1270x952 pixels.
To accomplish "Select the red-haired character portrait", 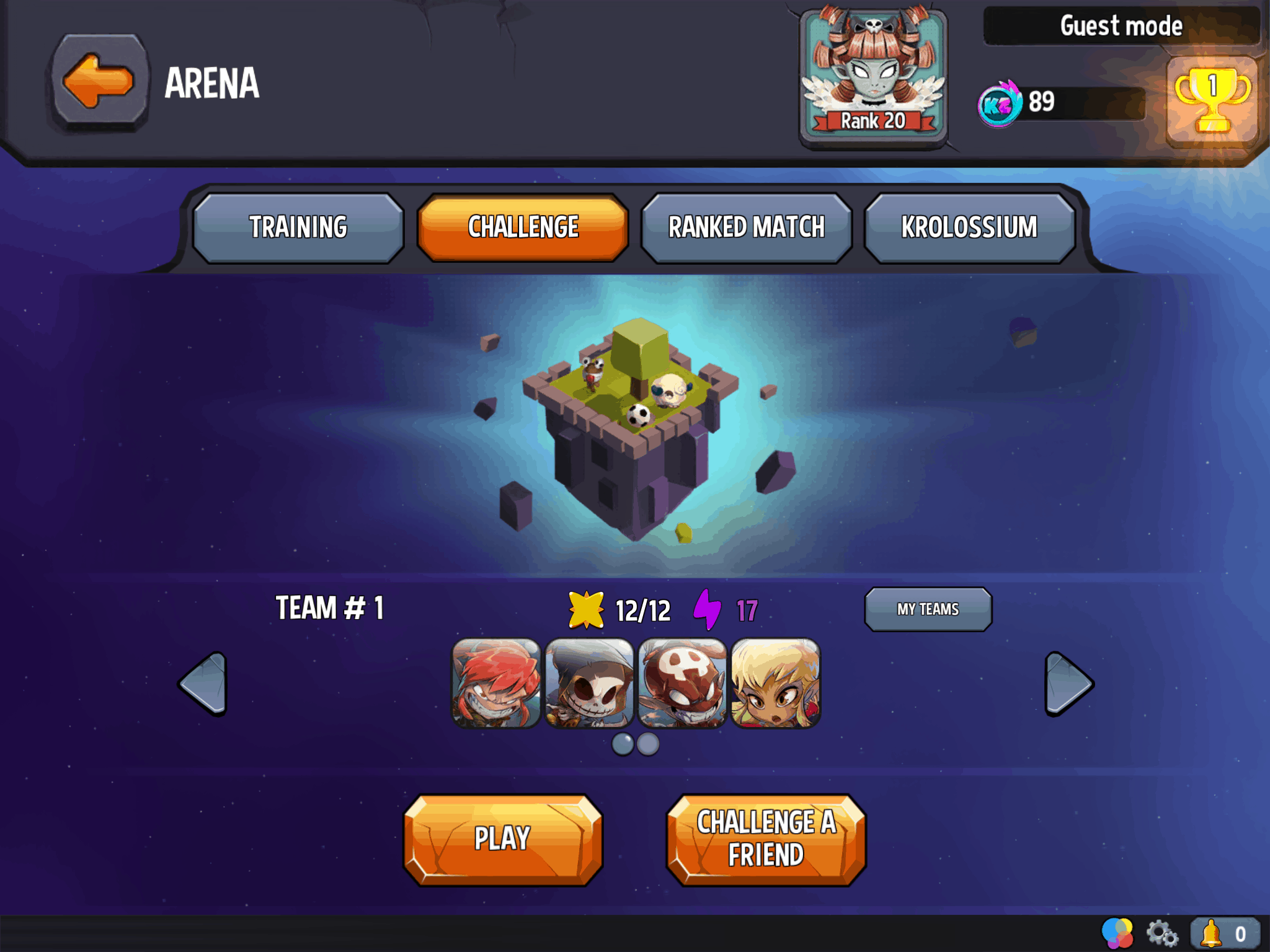I will pos(496,683).
